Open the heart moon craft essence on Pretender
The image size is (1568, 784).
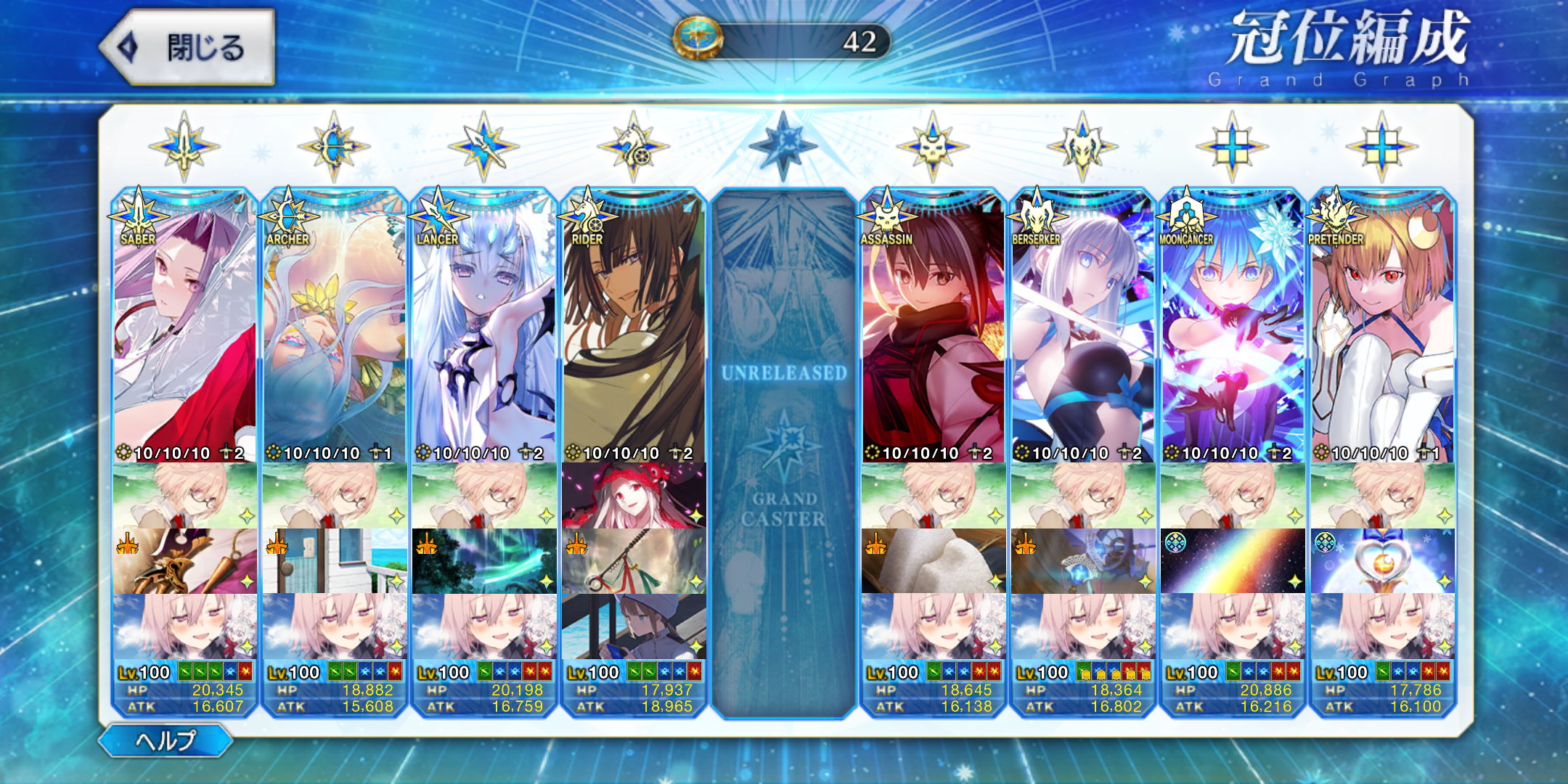(x=1382, y=560)
